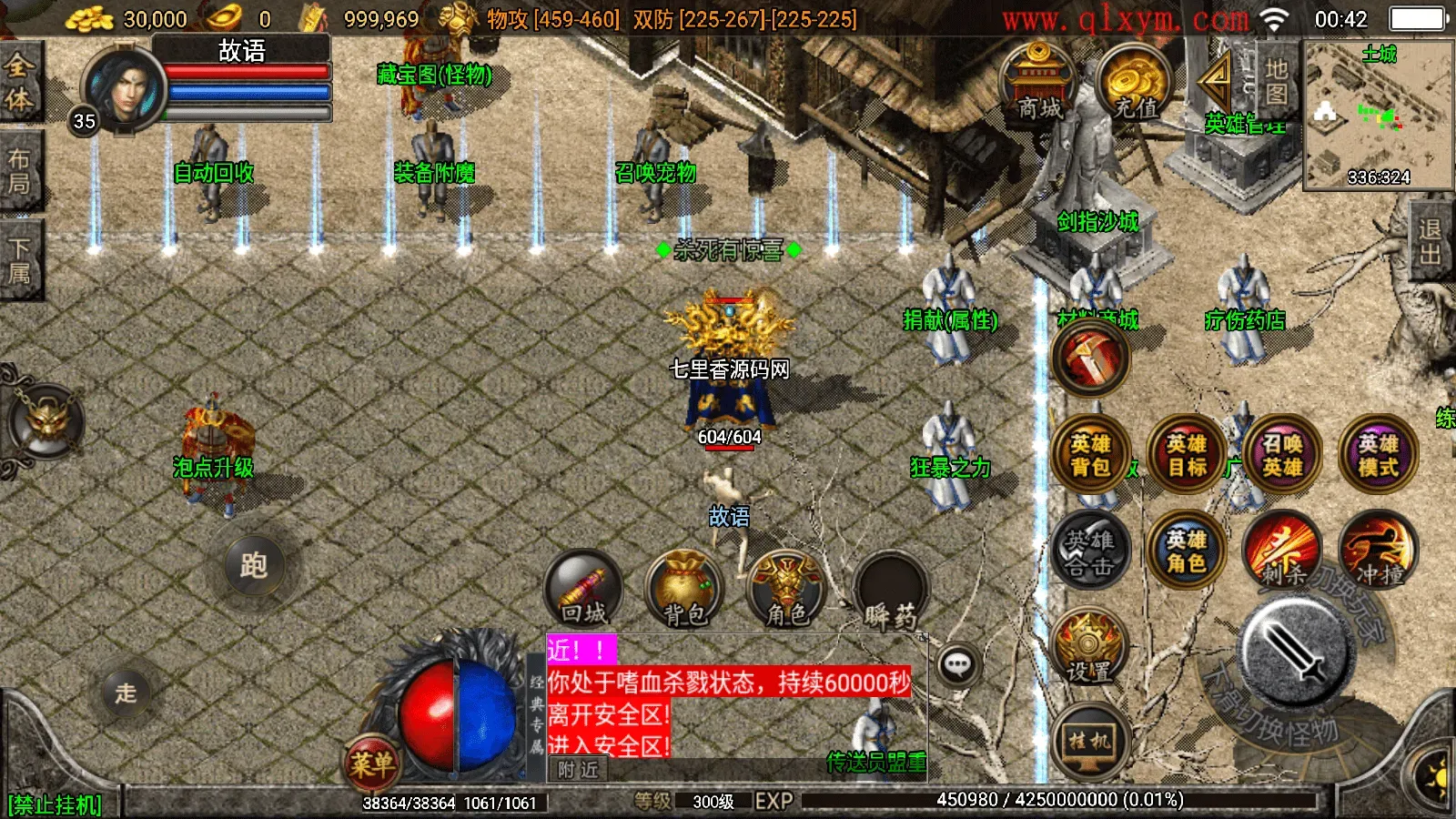The width and height of the screenshot is (1456, 819).
Task: Toggle the 英雄模式 hero mode
Action: 1378,453
